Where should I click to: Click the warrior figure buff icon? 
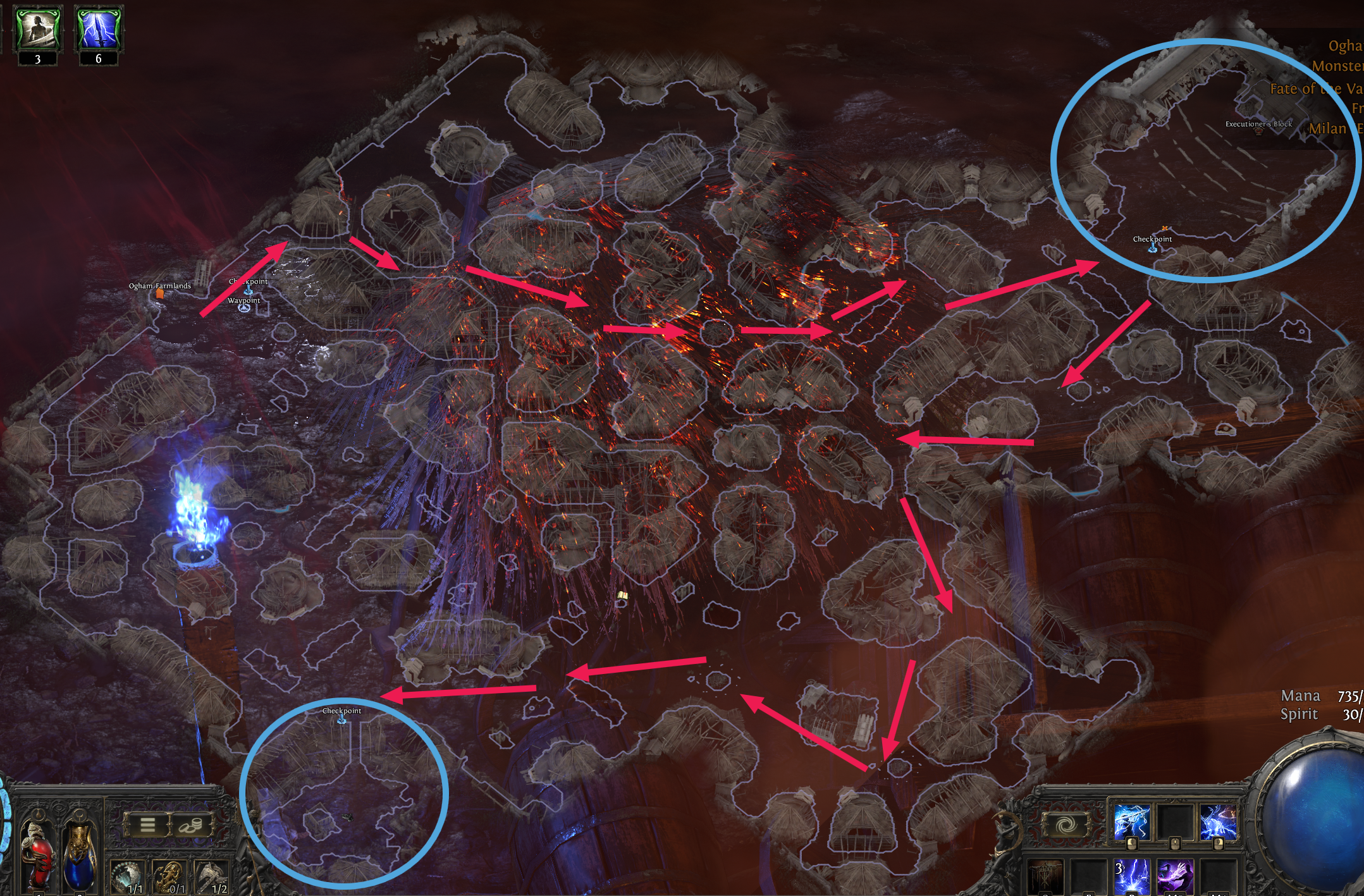coord(38,30)
